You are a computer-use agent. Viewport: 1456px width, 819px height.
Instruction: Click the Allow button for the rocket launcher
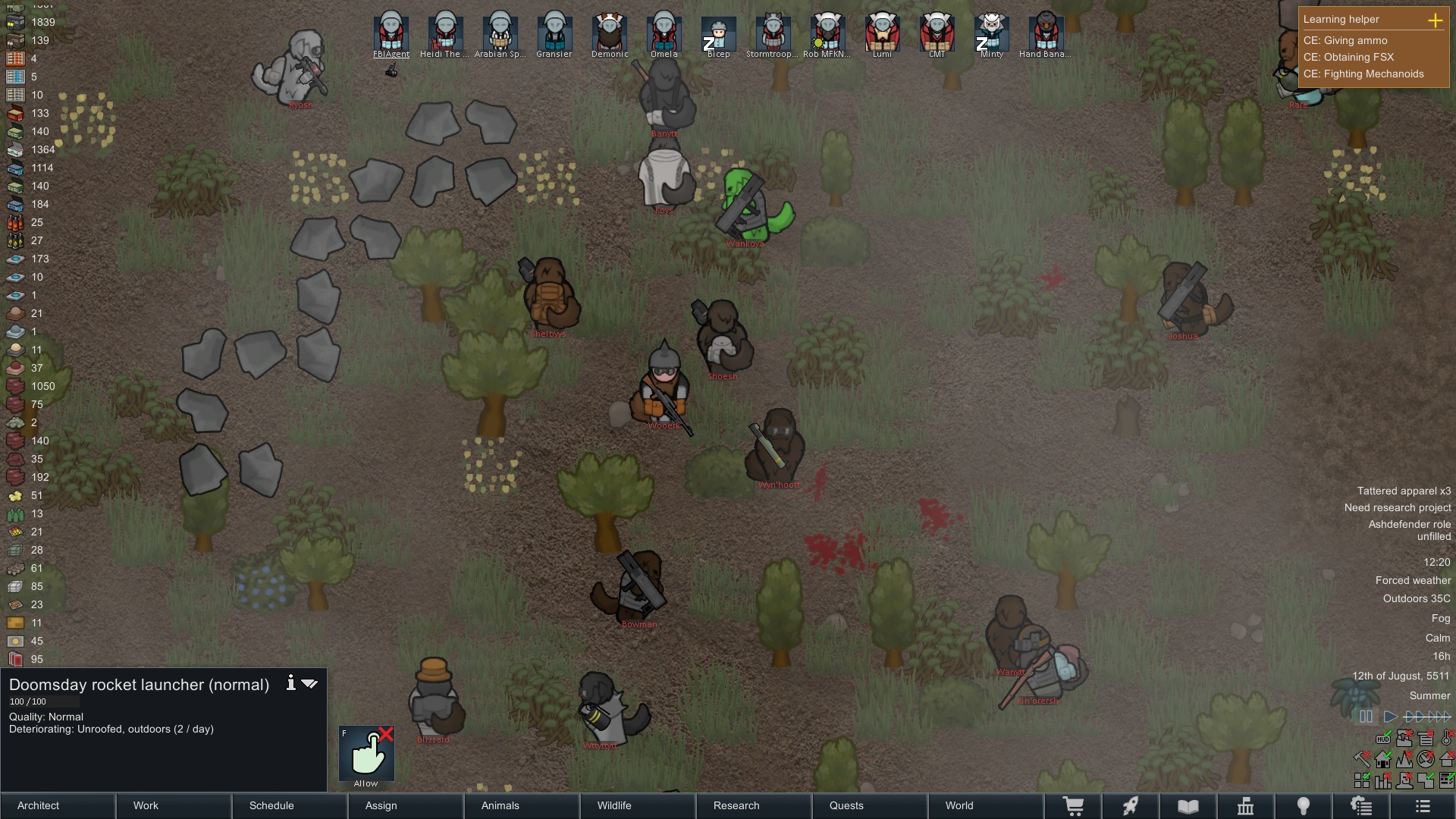tap(366, 754)
